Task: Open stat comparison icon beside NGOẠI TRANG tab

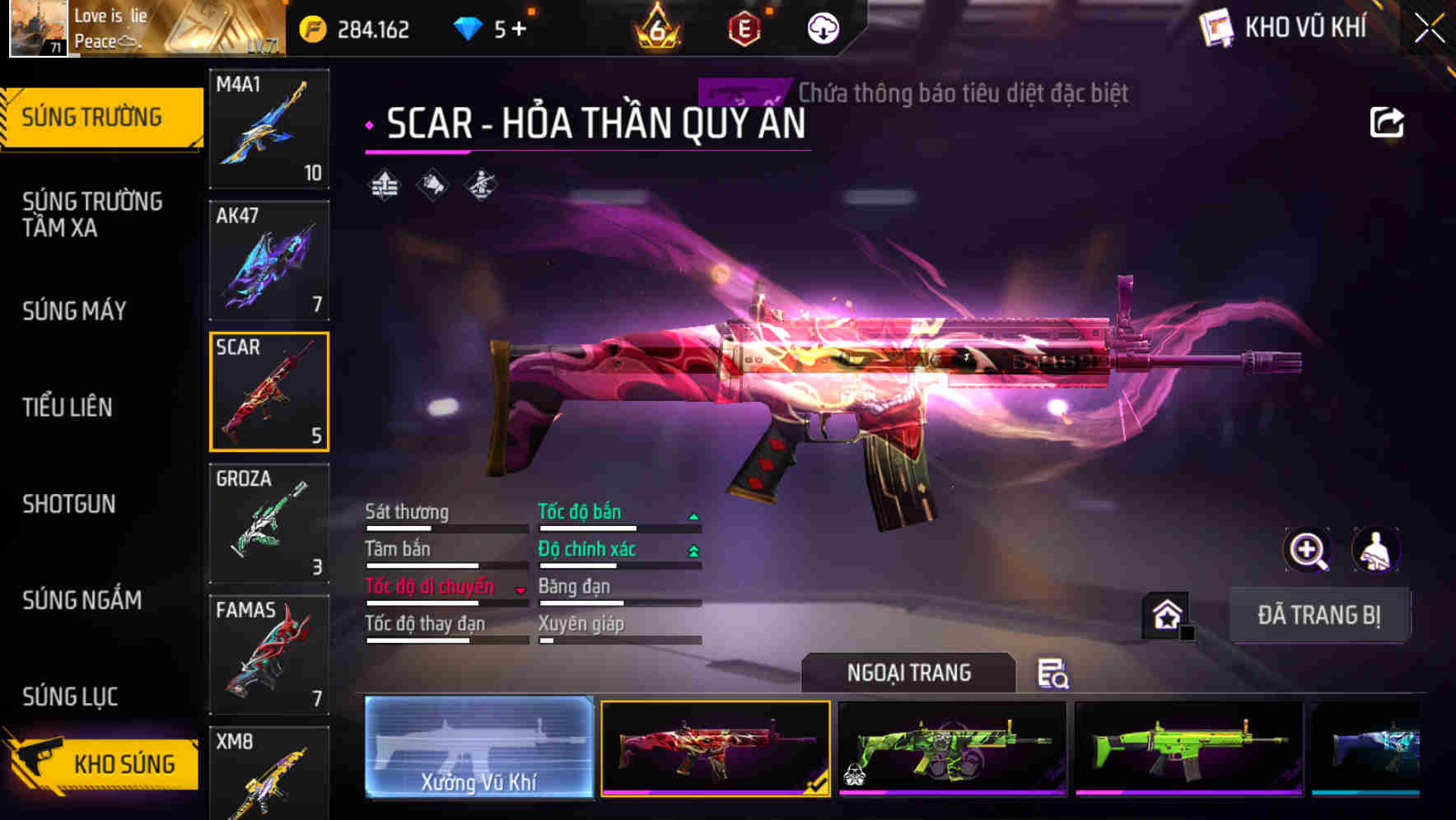Action: [x=1055, y=675]
